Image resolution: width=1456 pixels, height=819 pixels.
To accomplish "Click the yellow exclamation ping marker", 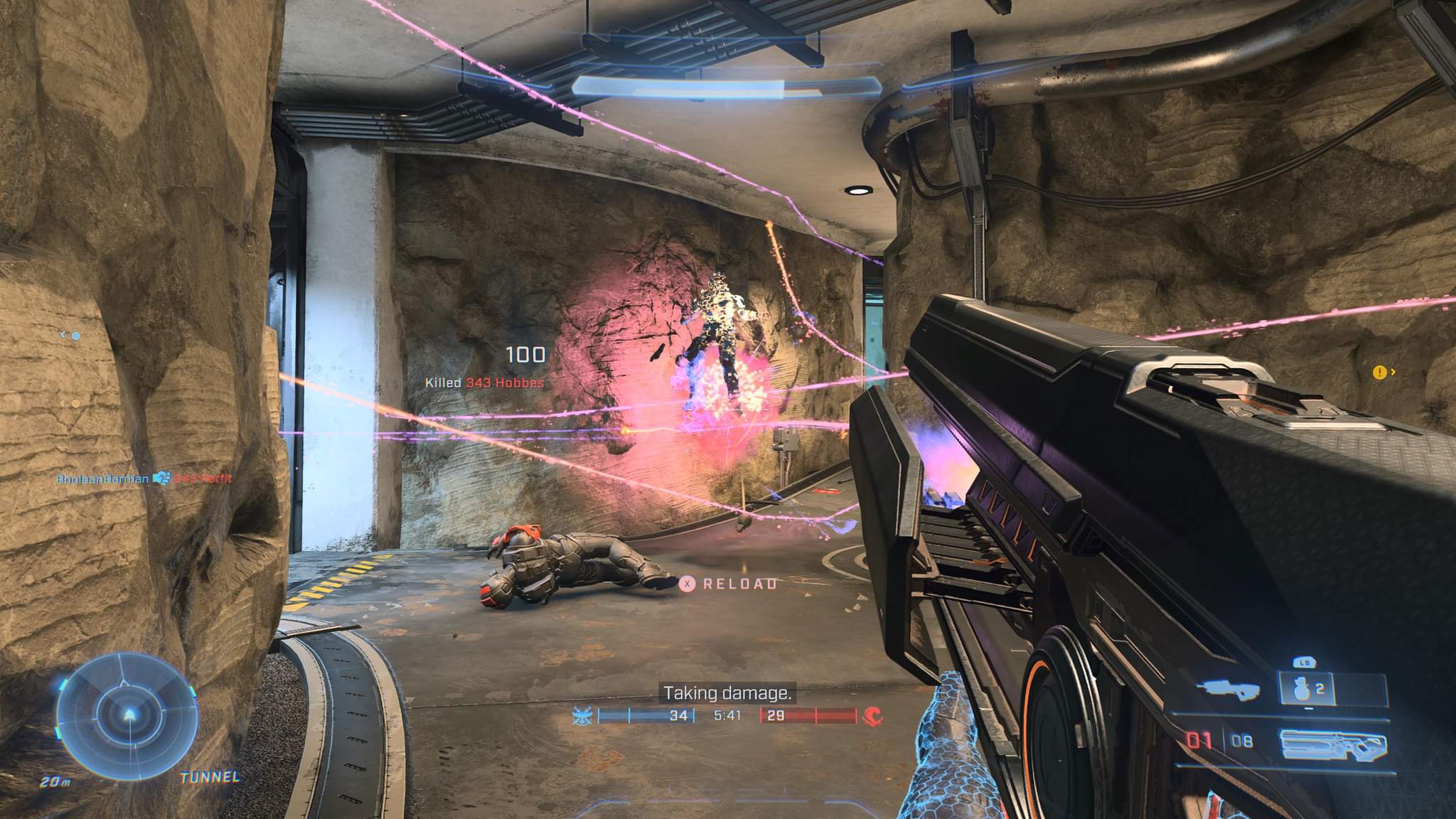I will [1380, 372].
